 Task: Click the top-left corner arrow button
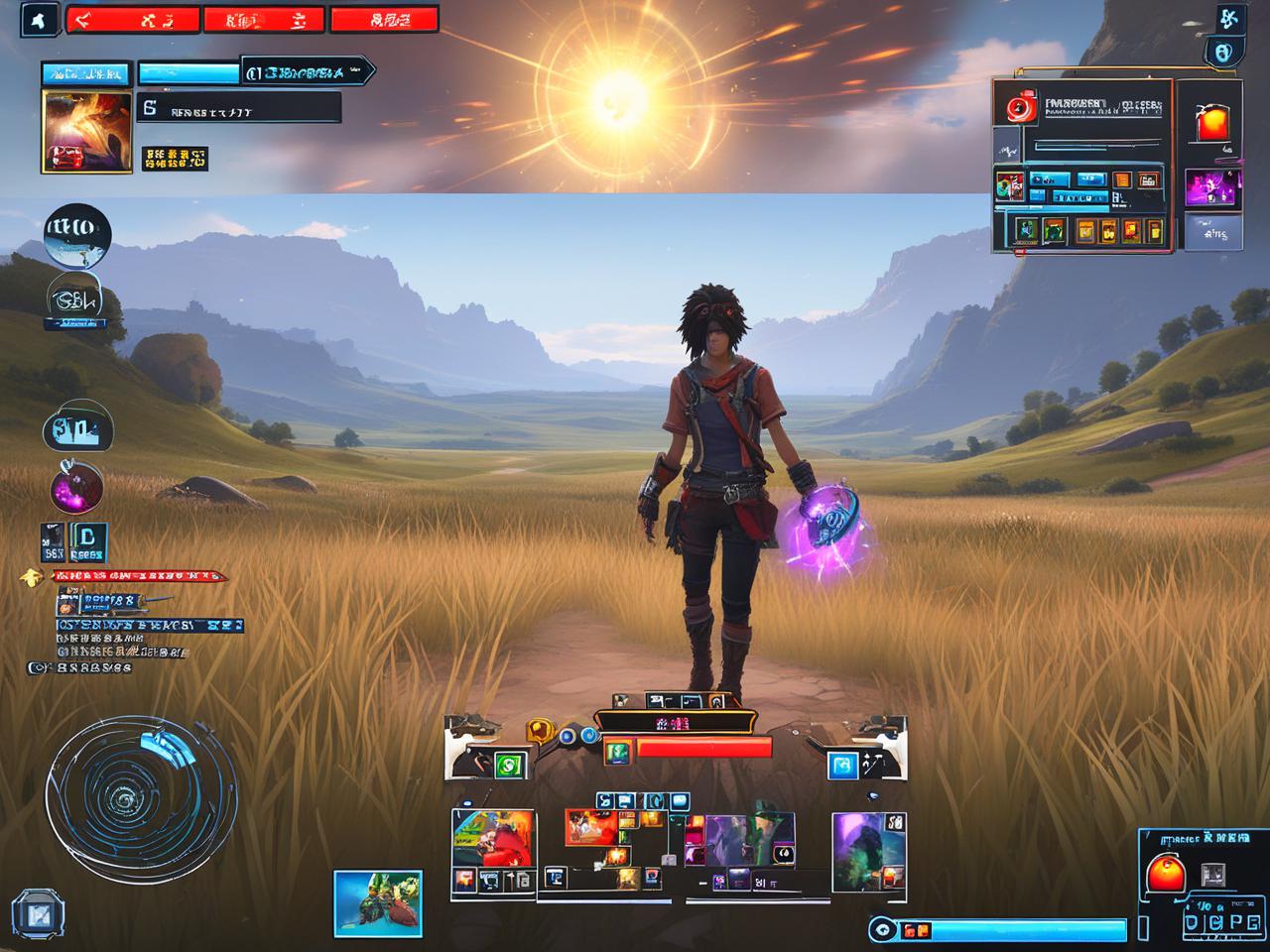(x=41, y=20)
